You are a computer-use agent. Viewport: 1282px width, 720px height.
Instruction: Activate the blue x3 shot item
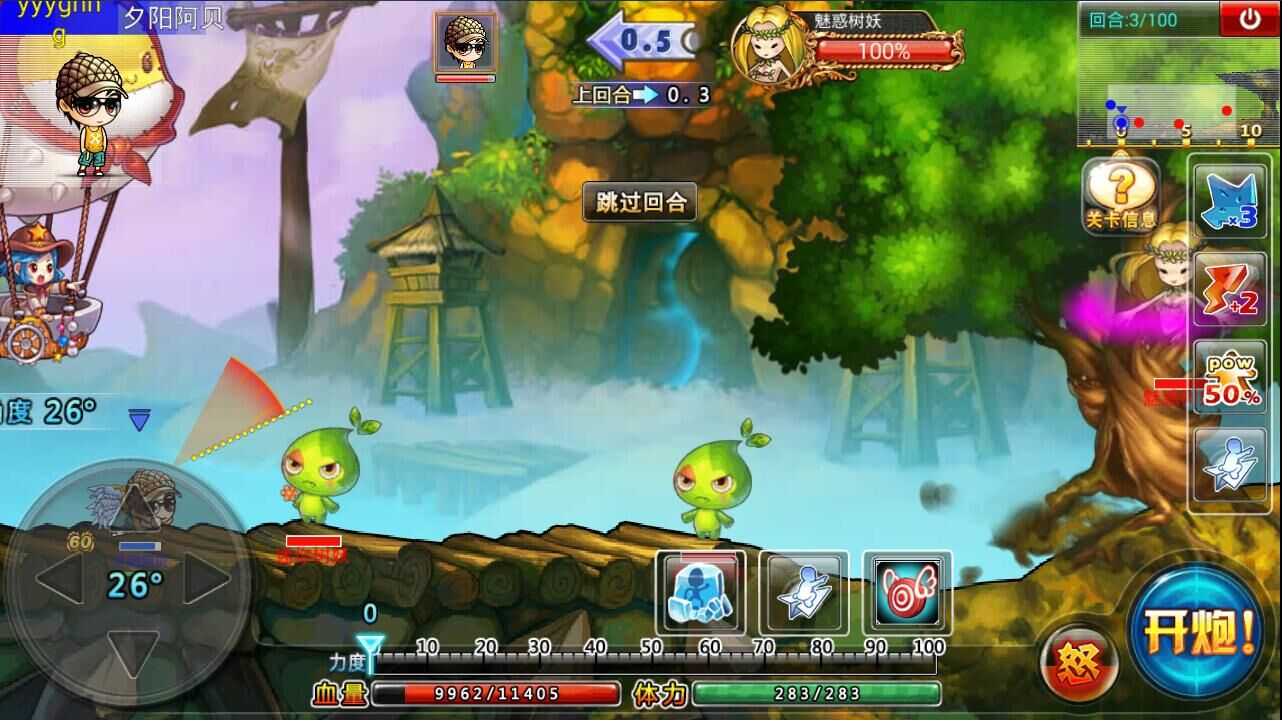coord(1231,203)
